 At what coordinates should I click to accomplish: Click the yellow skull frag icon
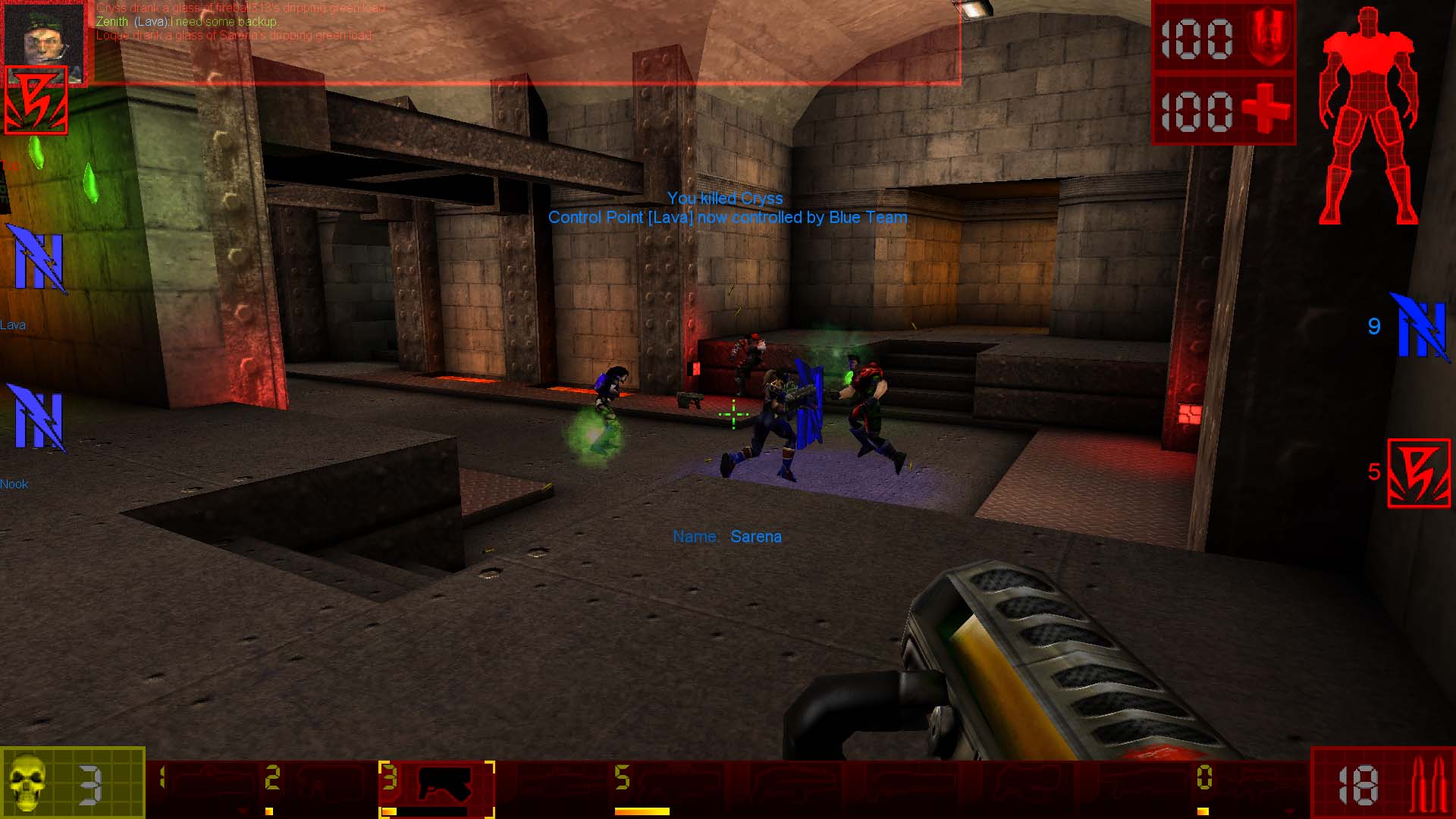pos(29,783)
